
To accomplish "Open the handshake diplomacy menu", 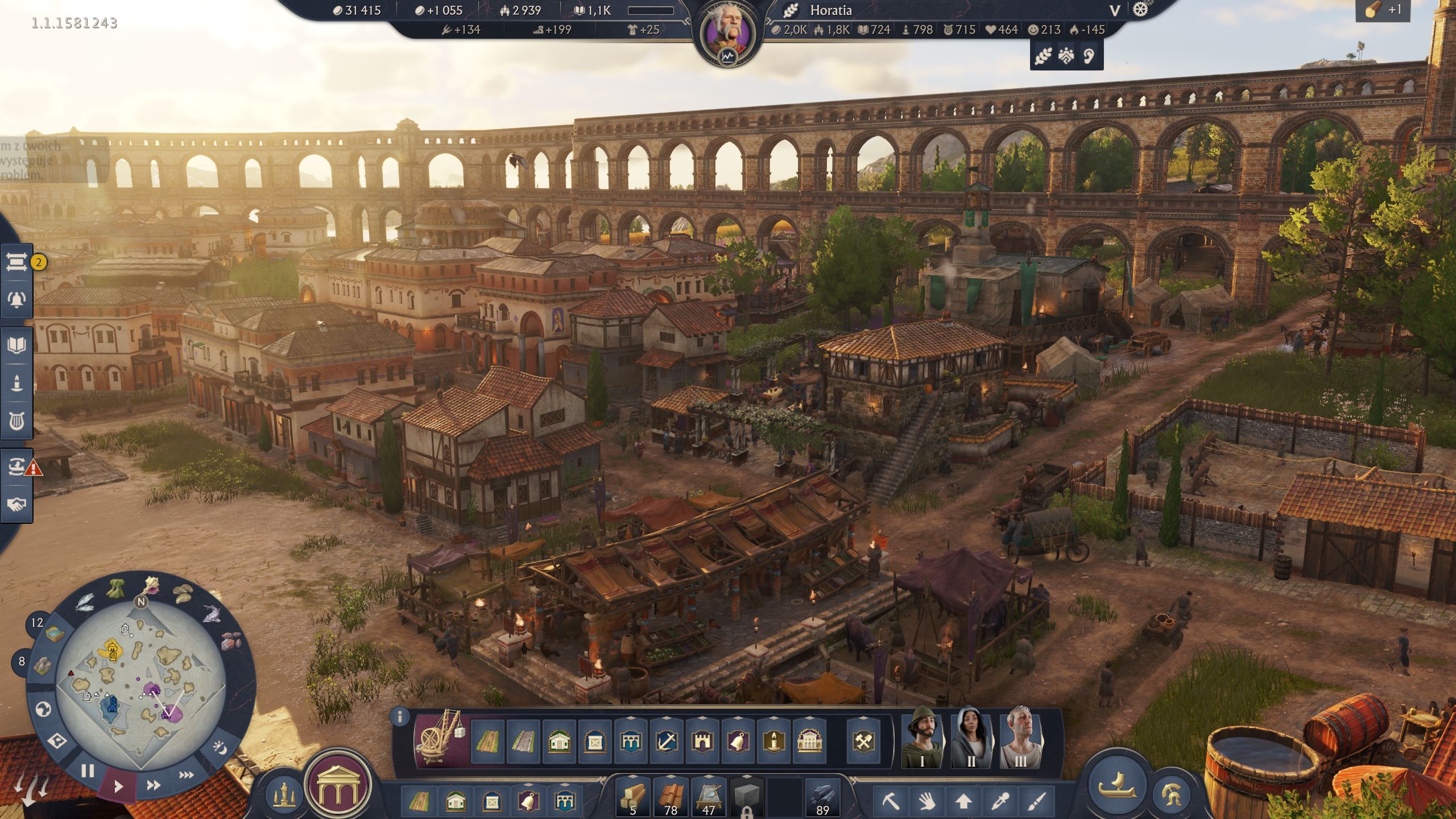I will click(16, 504).
